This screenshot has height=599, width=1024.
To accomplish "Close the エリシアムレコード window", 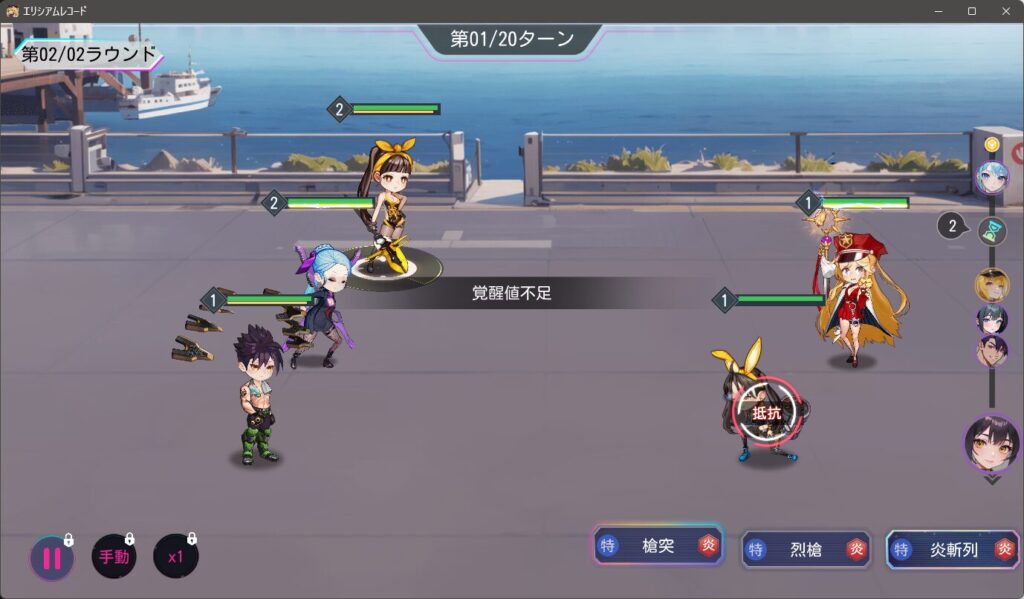I will 1005,11.
